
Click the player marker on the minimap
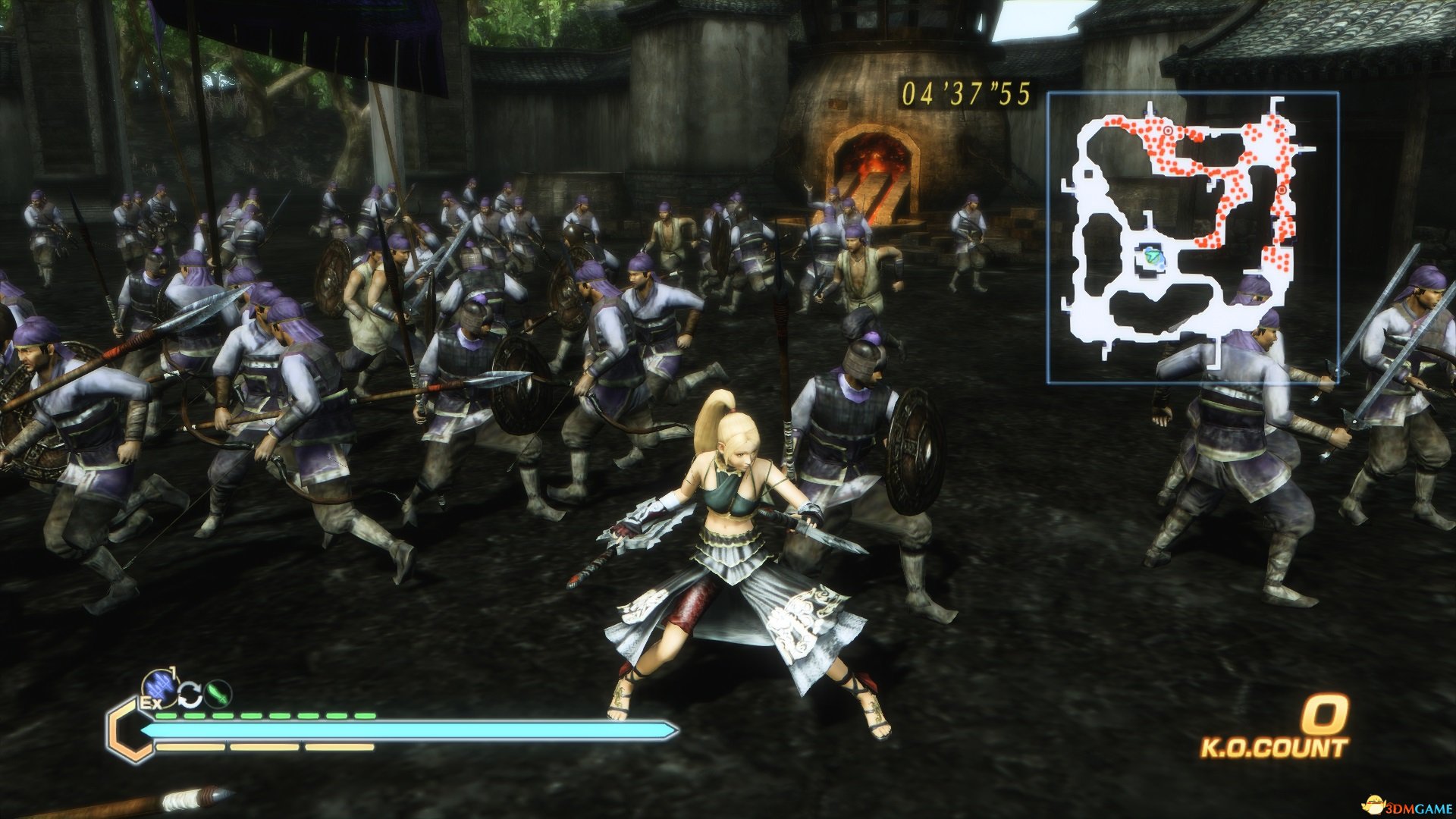1153,258
